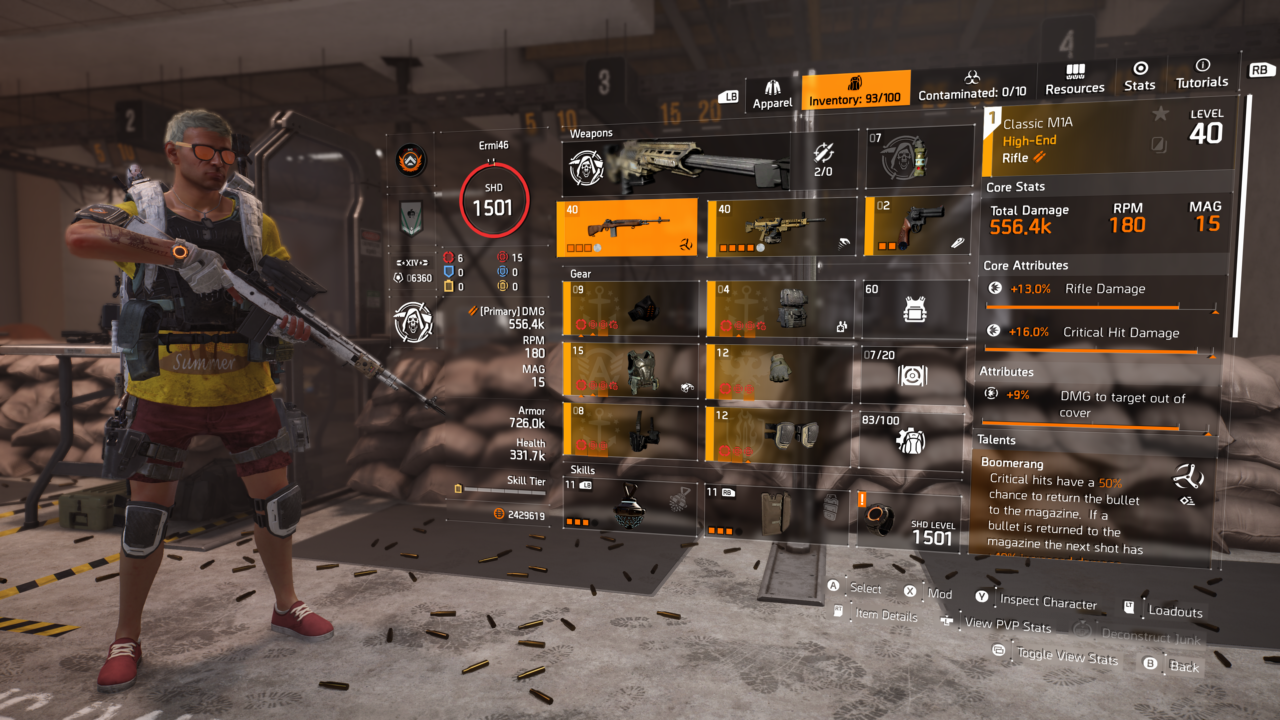Screen dimensions: 1280x720
Task: Switch to the Apparel tab
Action: [x=772, y=88]
